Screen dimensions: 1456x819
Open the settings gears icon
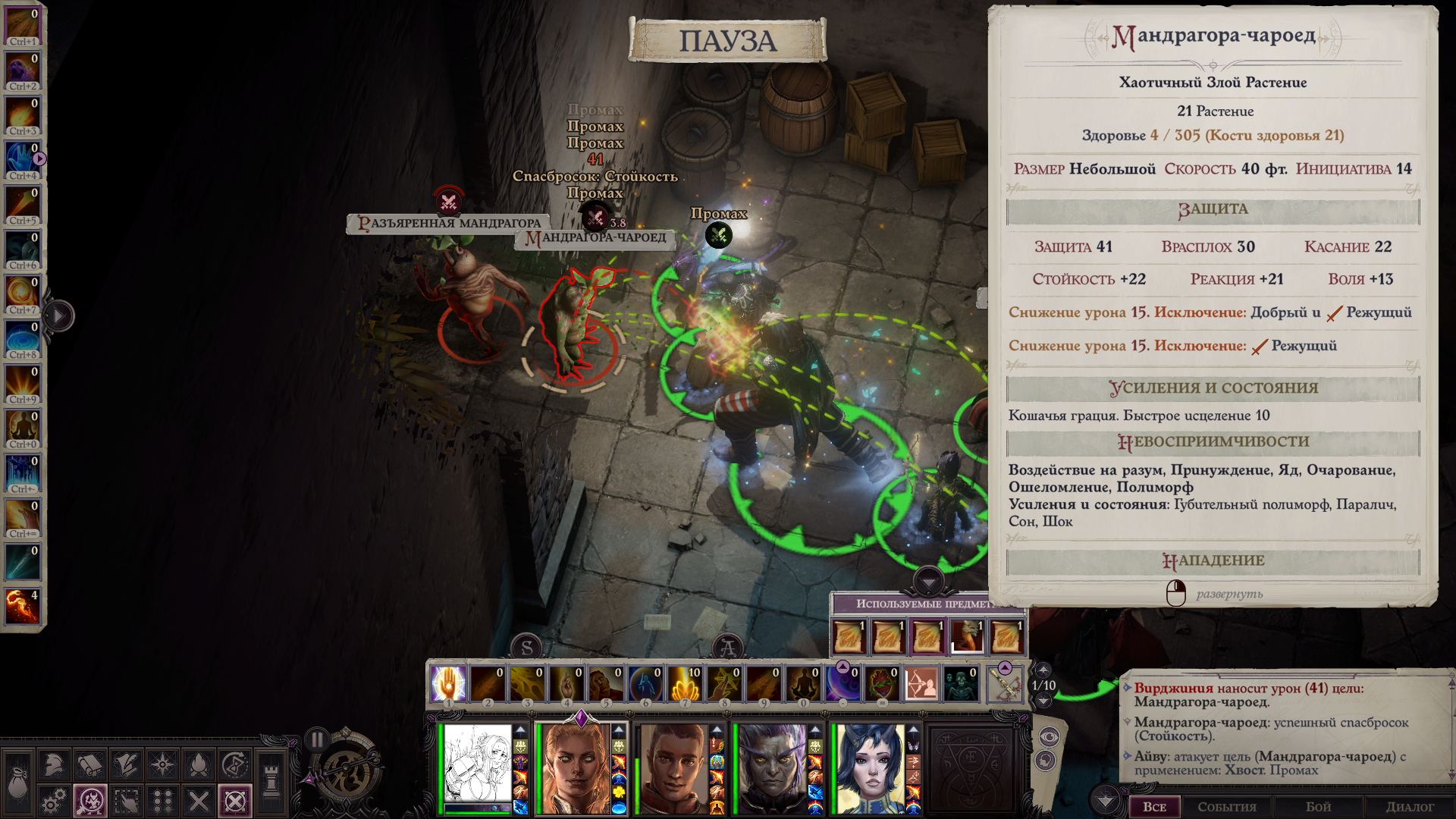coord(53,801)
